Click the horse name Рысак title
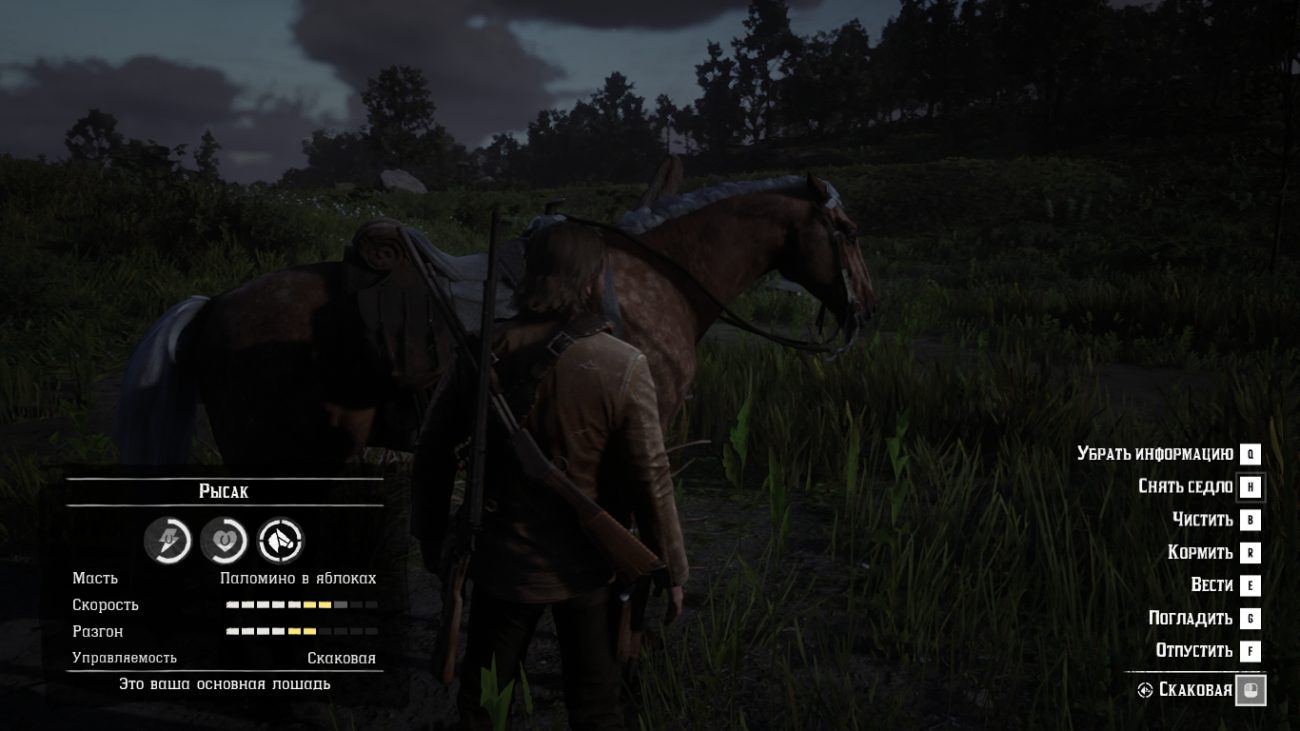Screen dimensions: 1300x731 coord(225,491)
